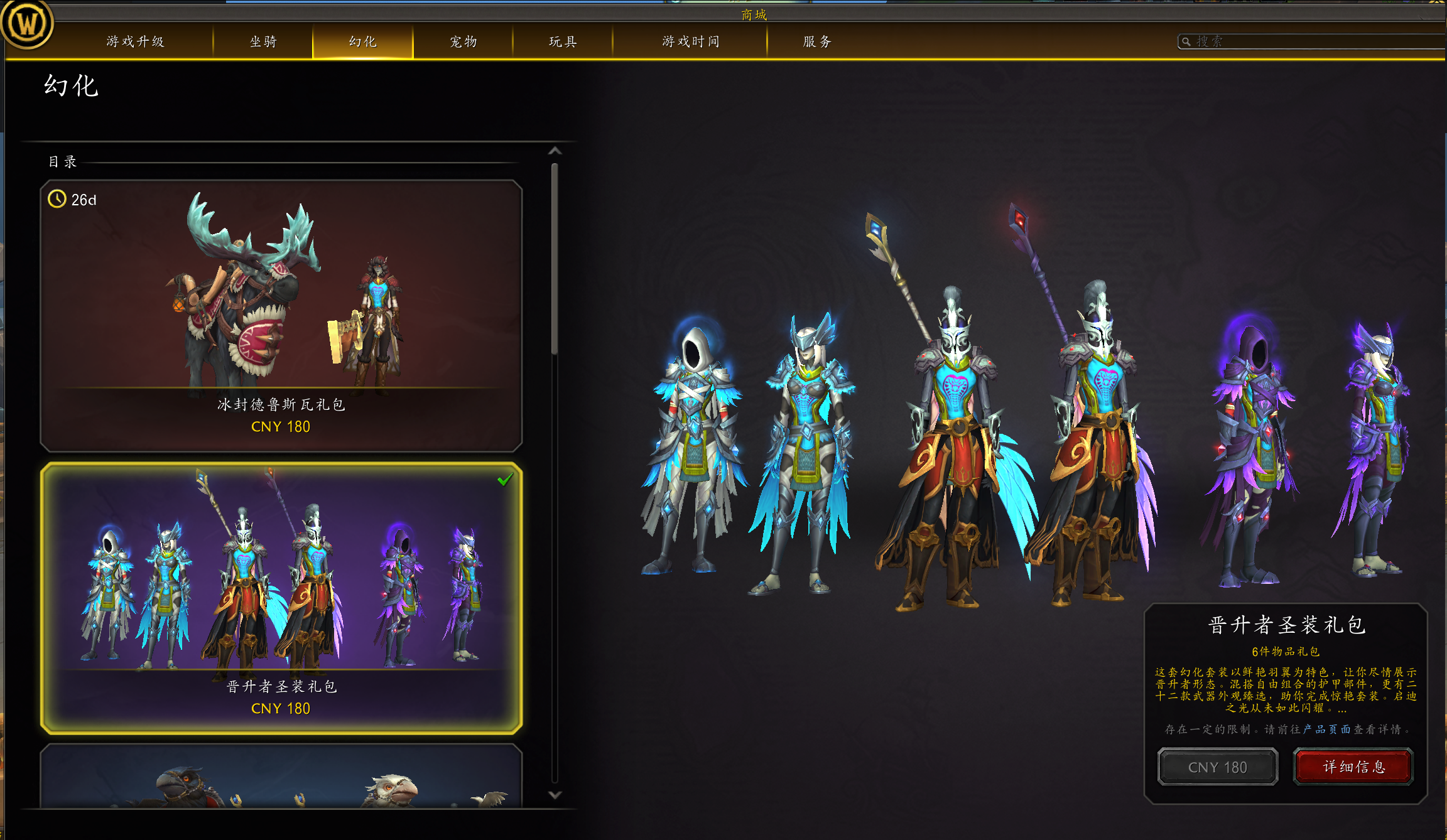Image resolution: width=1447 pixels, height=840 pixels.
Task: Switch to the 游戏升级 tab
Action: click(x=135, y=41)
